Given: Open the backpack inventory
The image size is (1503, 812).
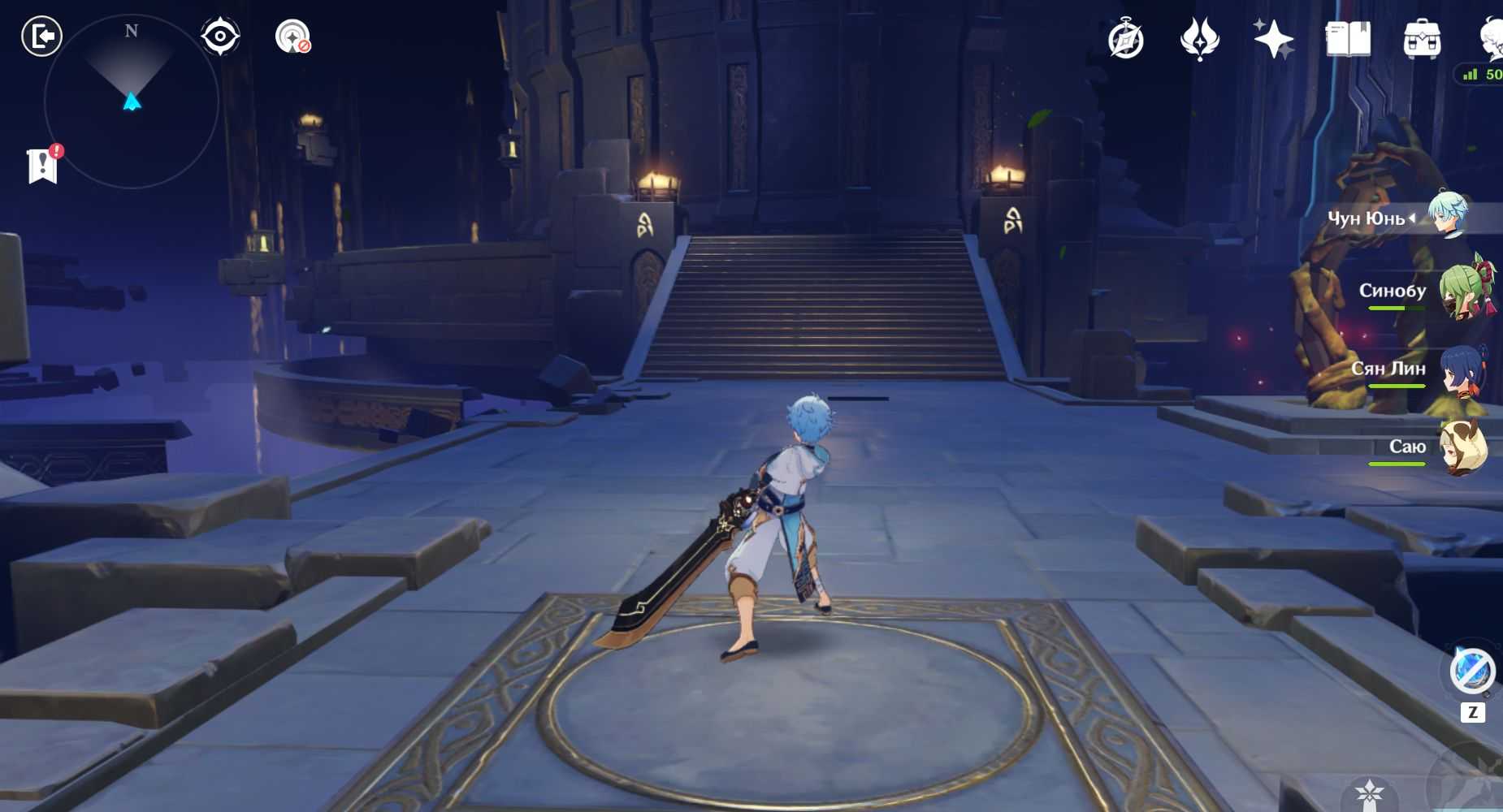Looking at the screenshot, I should 1422,39.
